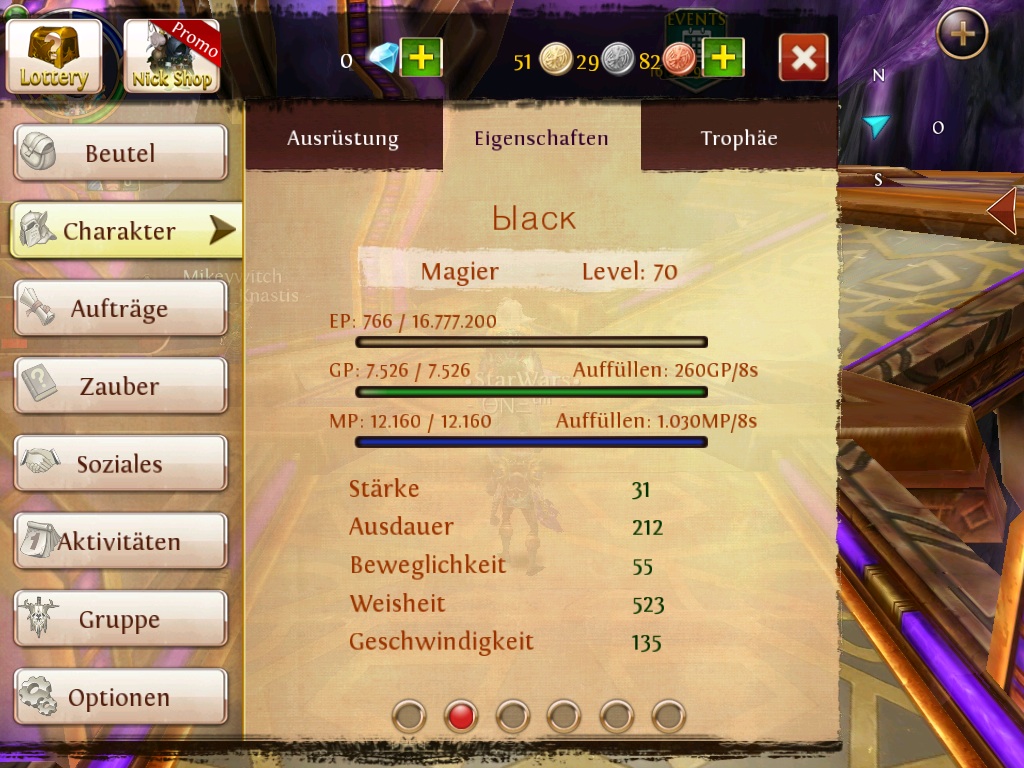
Task: Open the Aufträge quest list
Action: (x=120, y=308)
